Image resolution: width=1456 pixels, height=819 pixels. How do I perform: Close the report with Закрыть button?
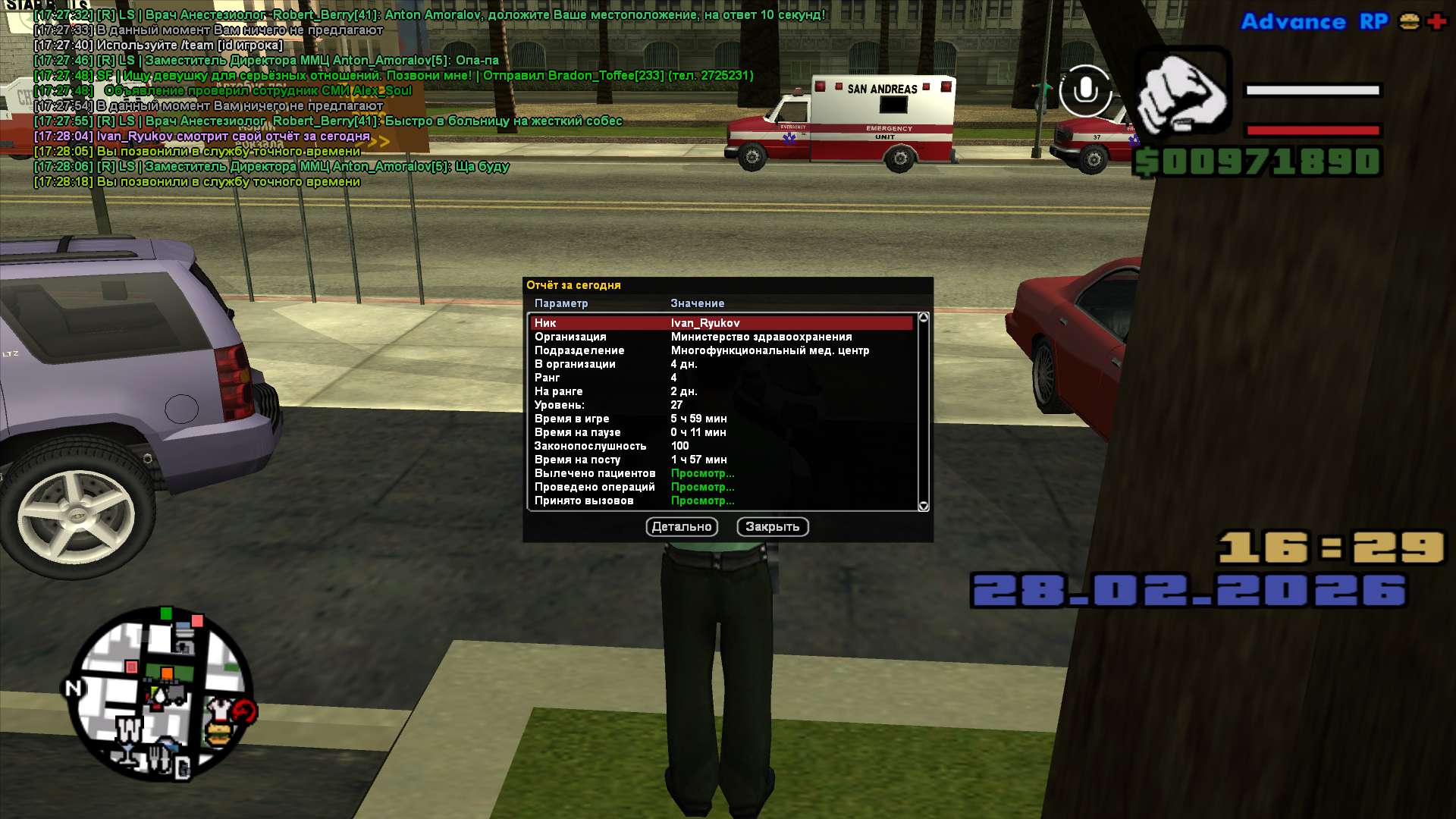(772, 527)
